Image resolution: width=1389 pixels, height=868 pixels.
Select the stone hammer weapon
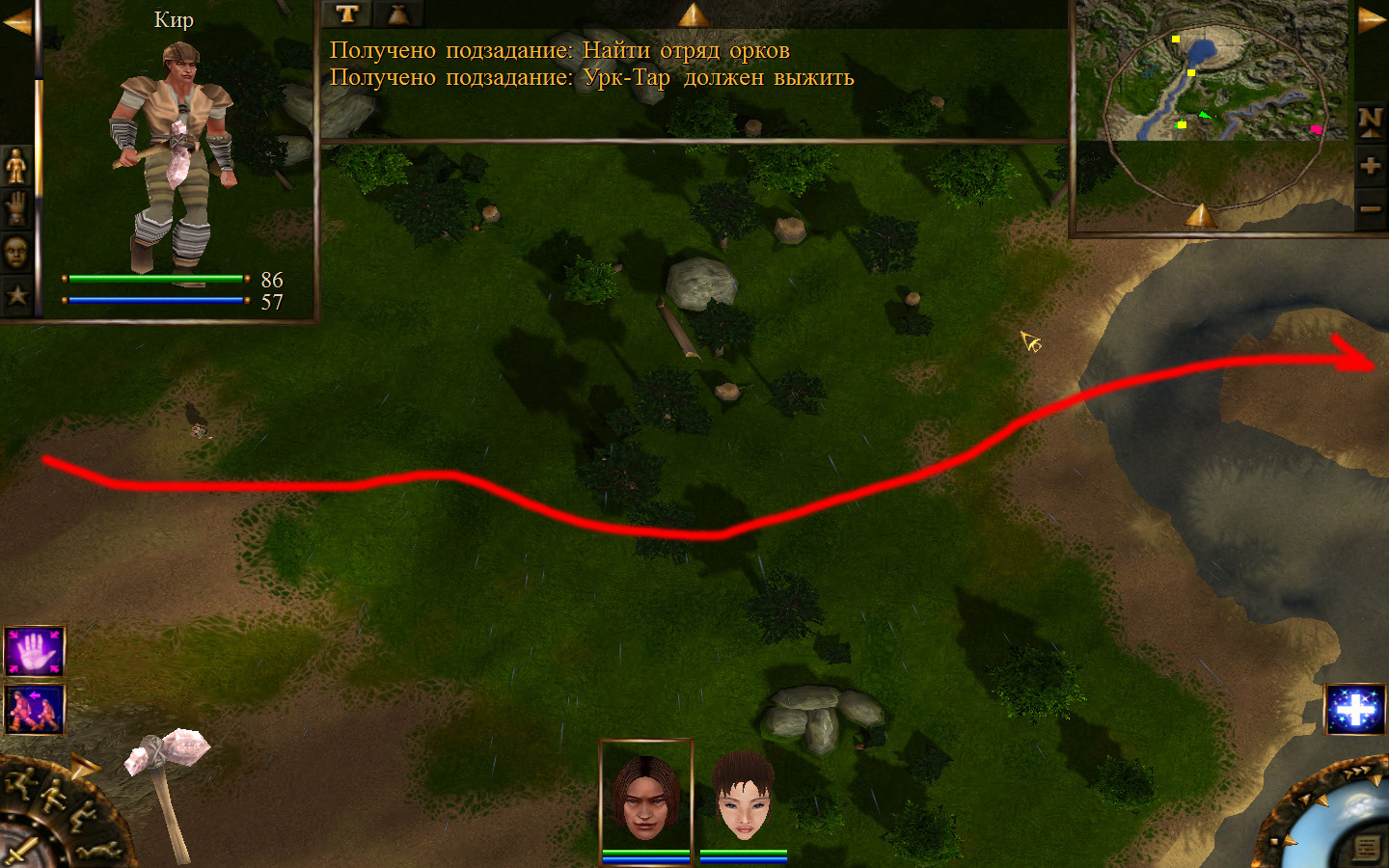(x=166, y=786)
